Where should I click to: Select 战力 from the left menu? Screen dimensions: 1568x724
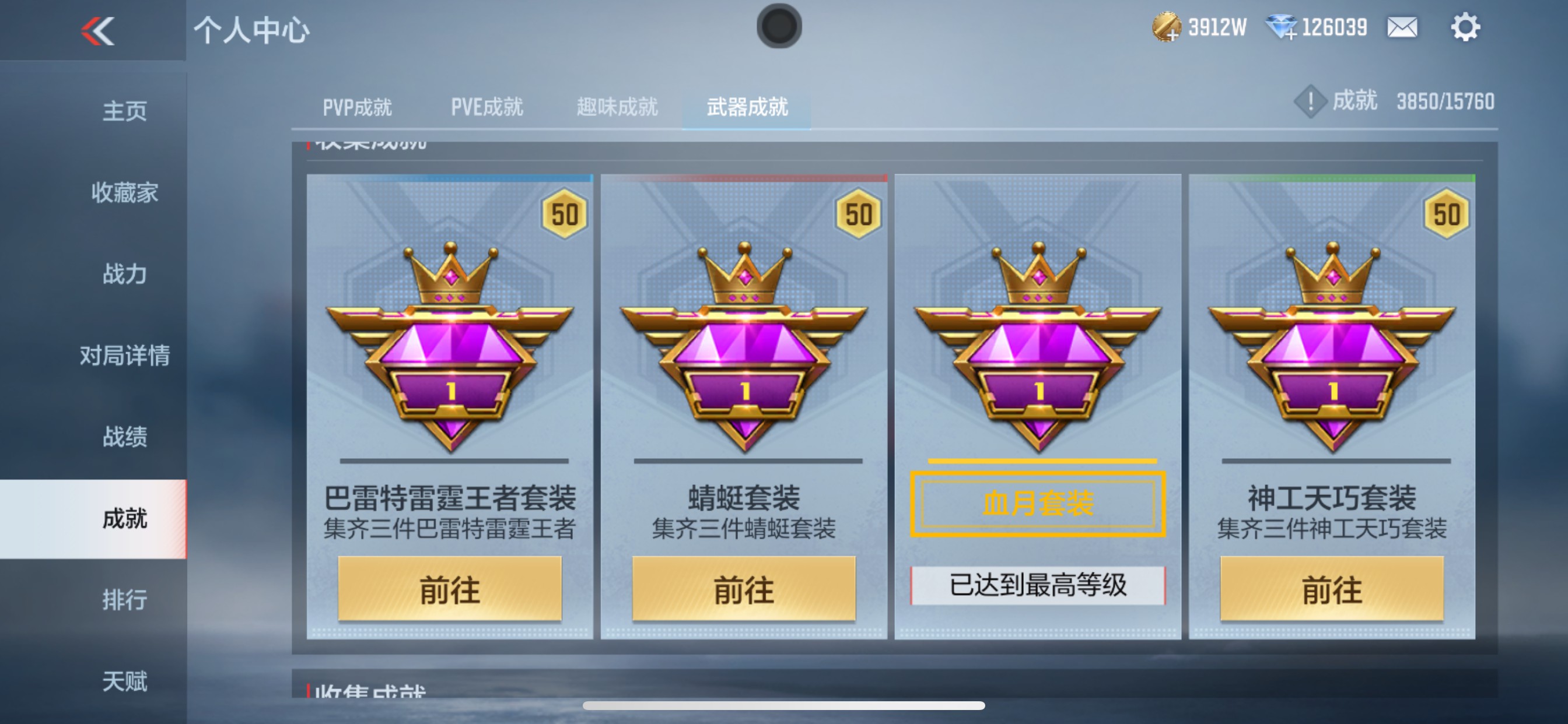[x=124, y=275]
